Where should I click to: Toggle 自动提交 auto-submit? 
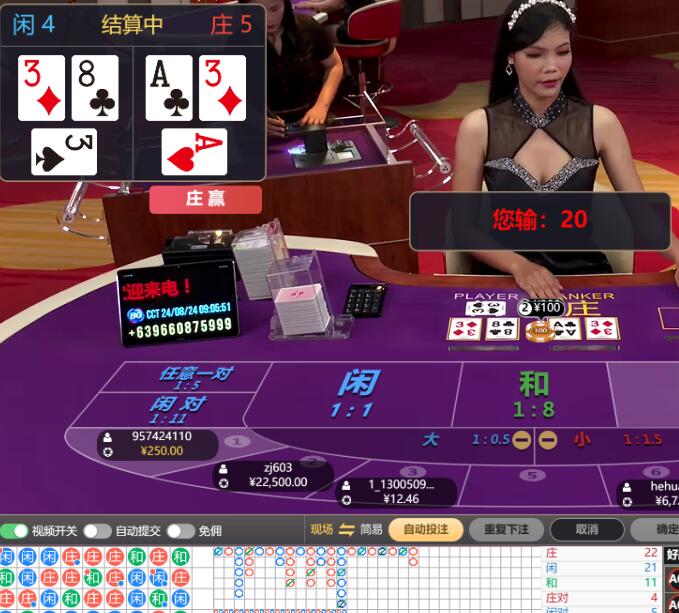(97, 530)
